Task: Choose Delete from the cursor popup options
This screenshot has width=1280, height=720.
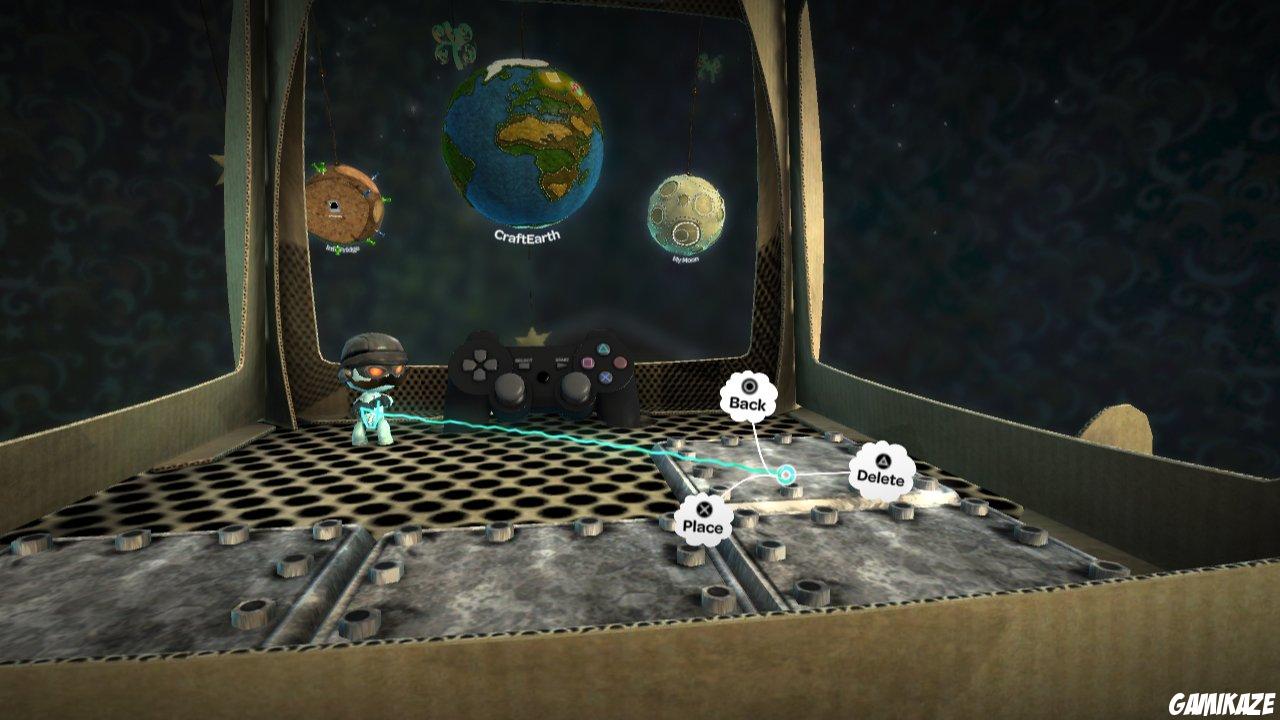Action: (881, 479)
